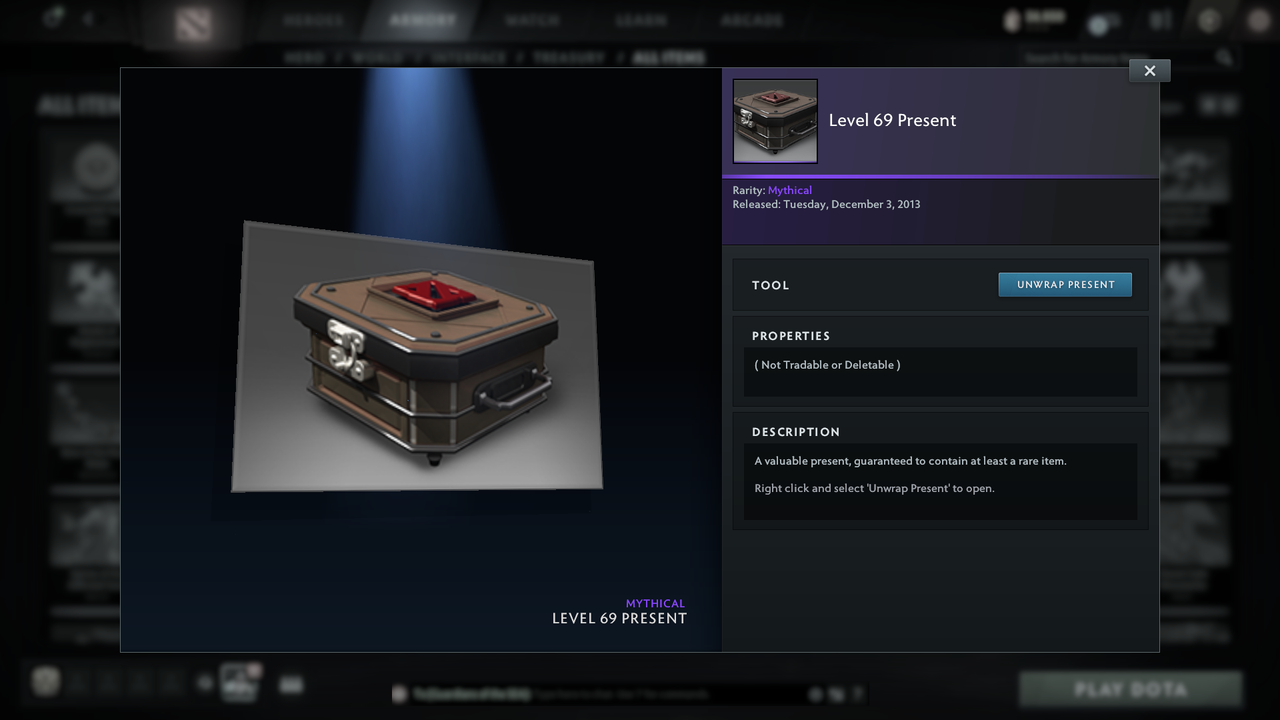This screenshot has height=720, width=1280.
Task: Open the emoticon picker next to the chat bar
Action: 815,692
